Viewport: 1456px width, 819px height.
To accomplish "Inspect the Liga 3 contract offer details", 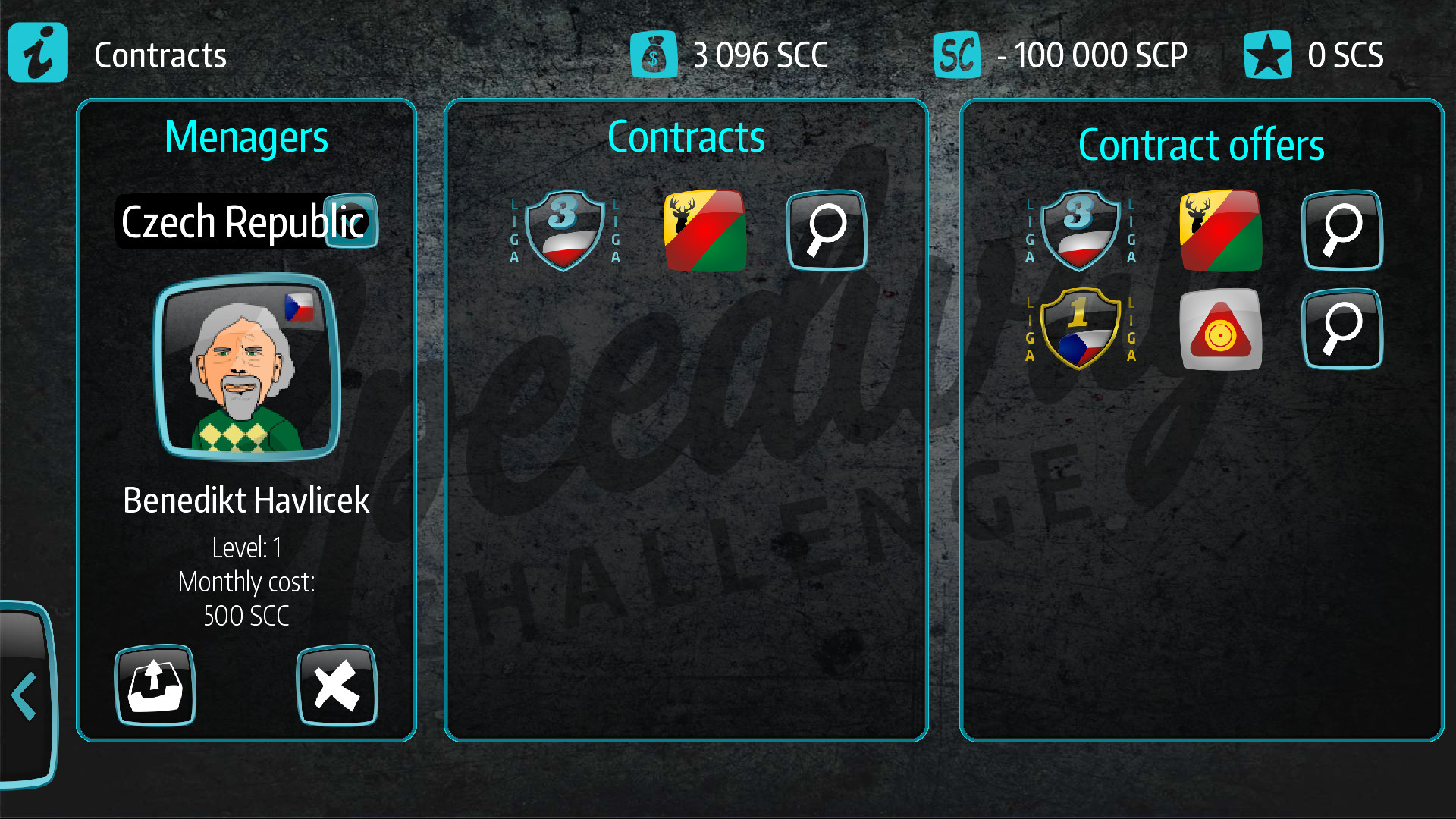I will click(x=1341, y=230).
